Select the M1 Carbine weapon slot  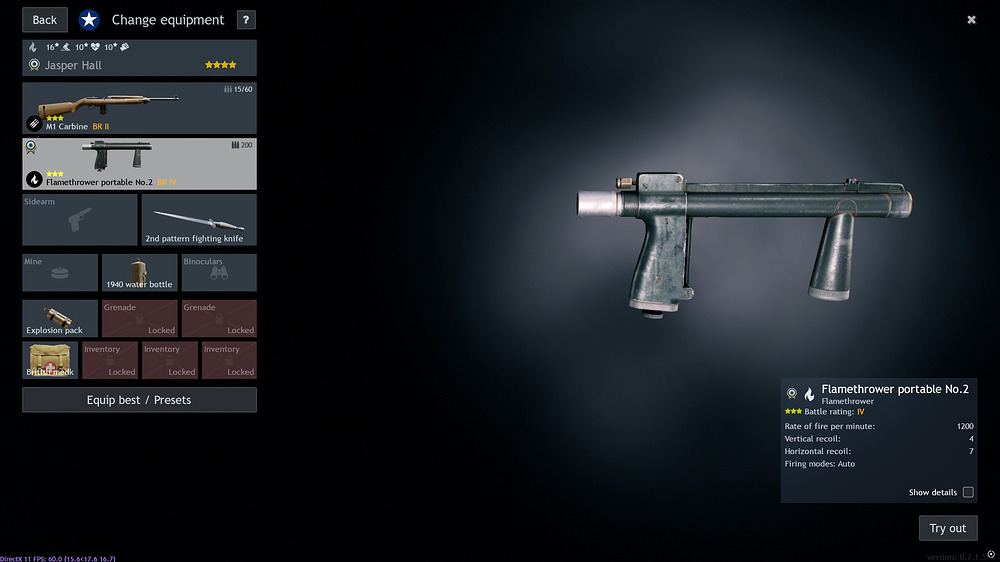(x=139, y=108)
